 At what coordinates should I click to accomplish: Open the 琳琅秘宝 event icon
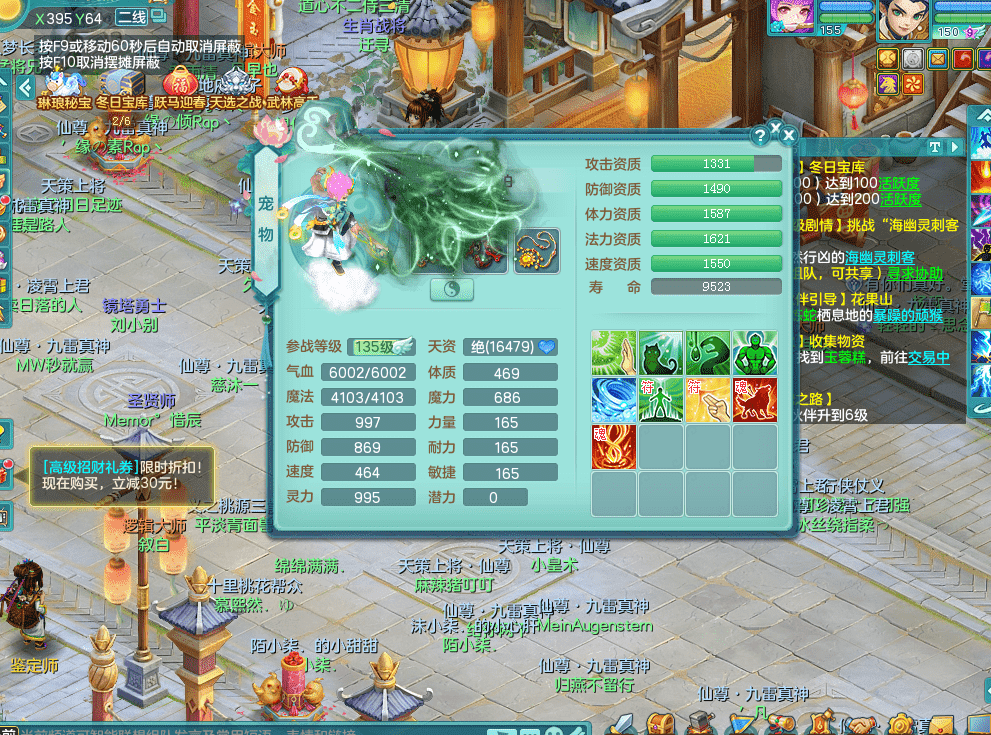pos(63,83)
